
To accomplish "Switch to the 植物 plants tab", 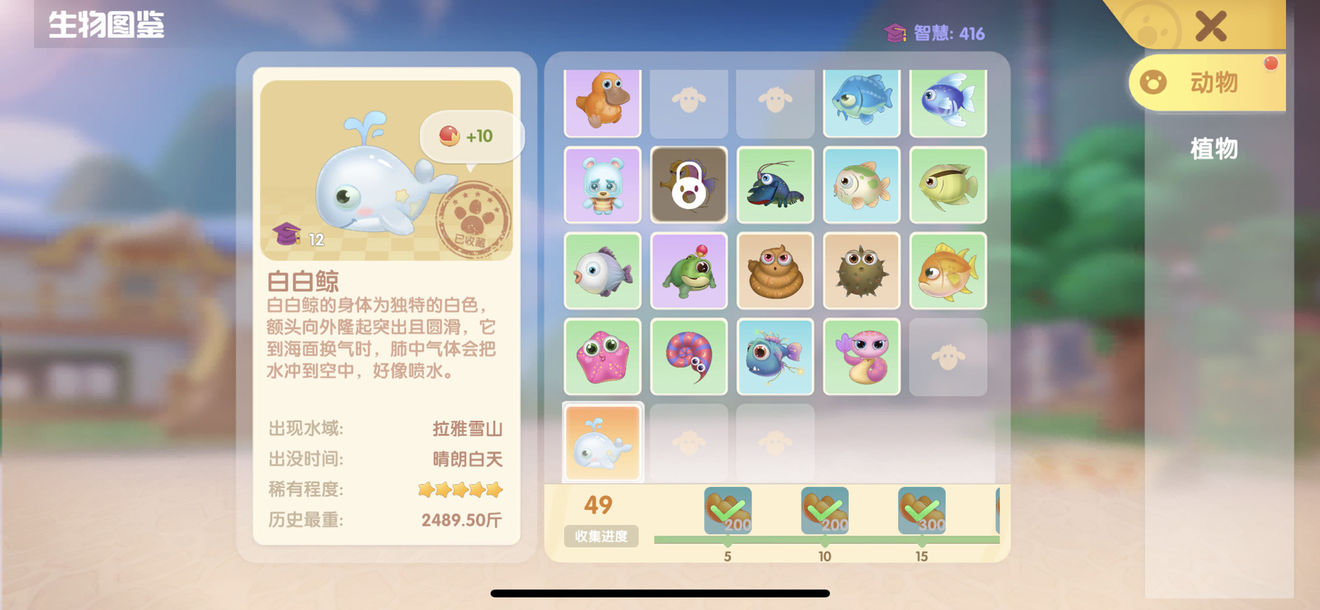I will tap(1214, 149).
